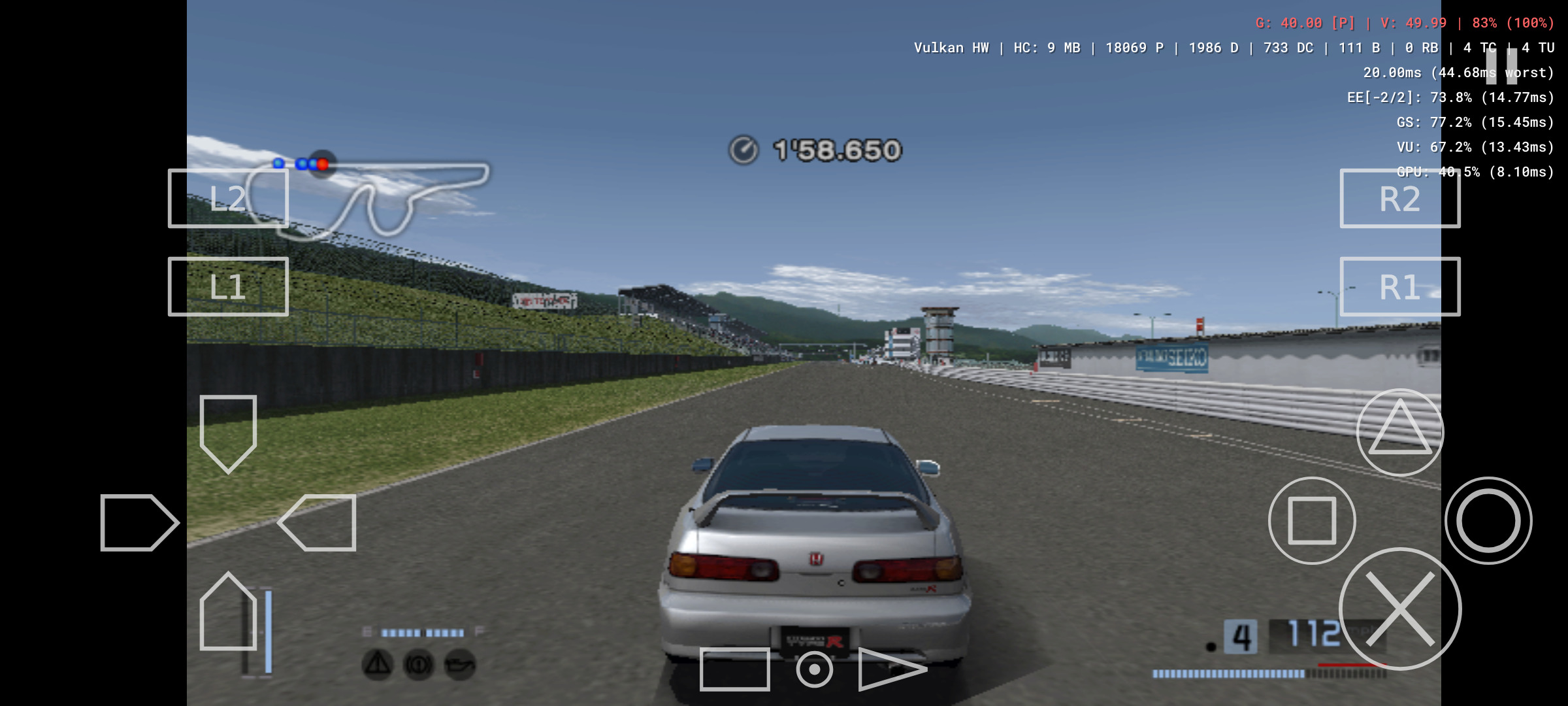Viewport: 1568px width, 706px height.
Task: Tap the L1 touch button
Action: click(227, 286)
